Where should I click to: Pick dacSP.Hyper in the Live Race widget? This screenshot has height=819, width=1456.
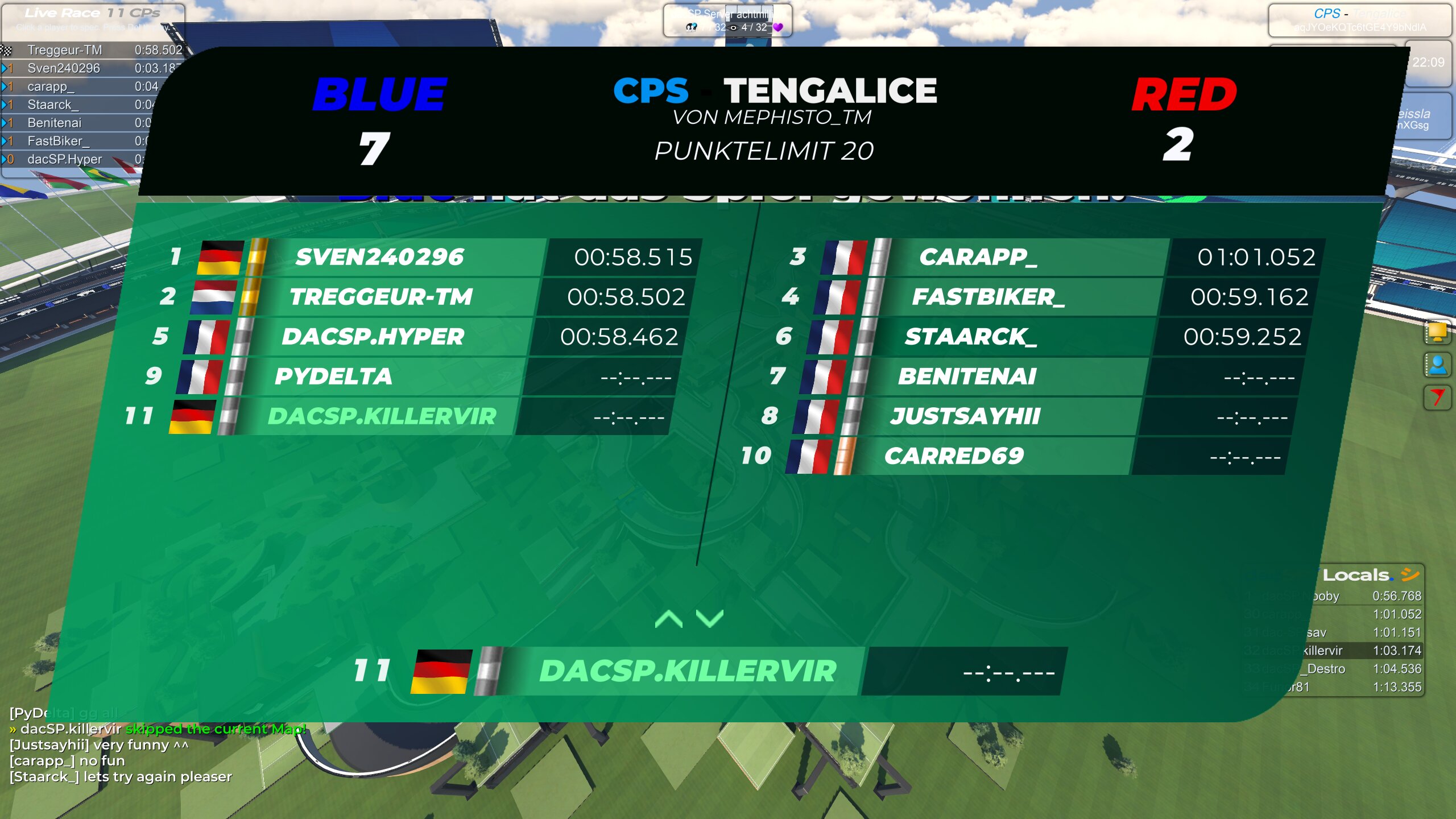click(65, 159)
